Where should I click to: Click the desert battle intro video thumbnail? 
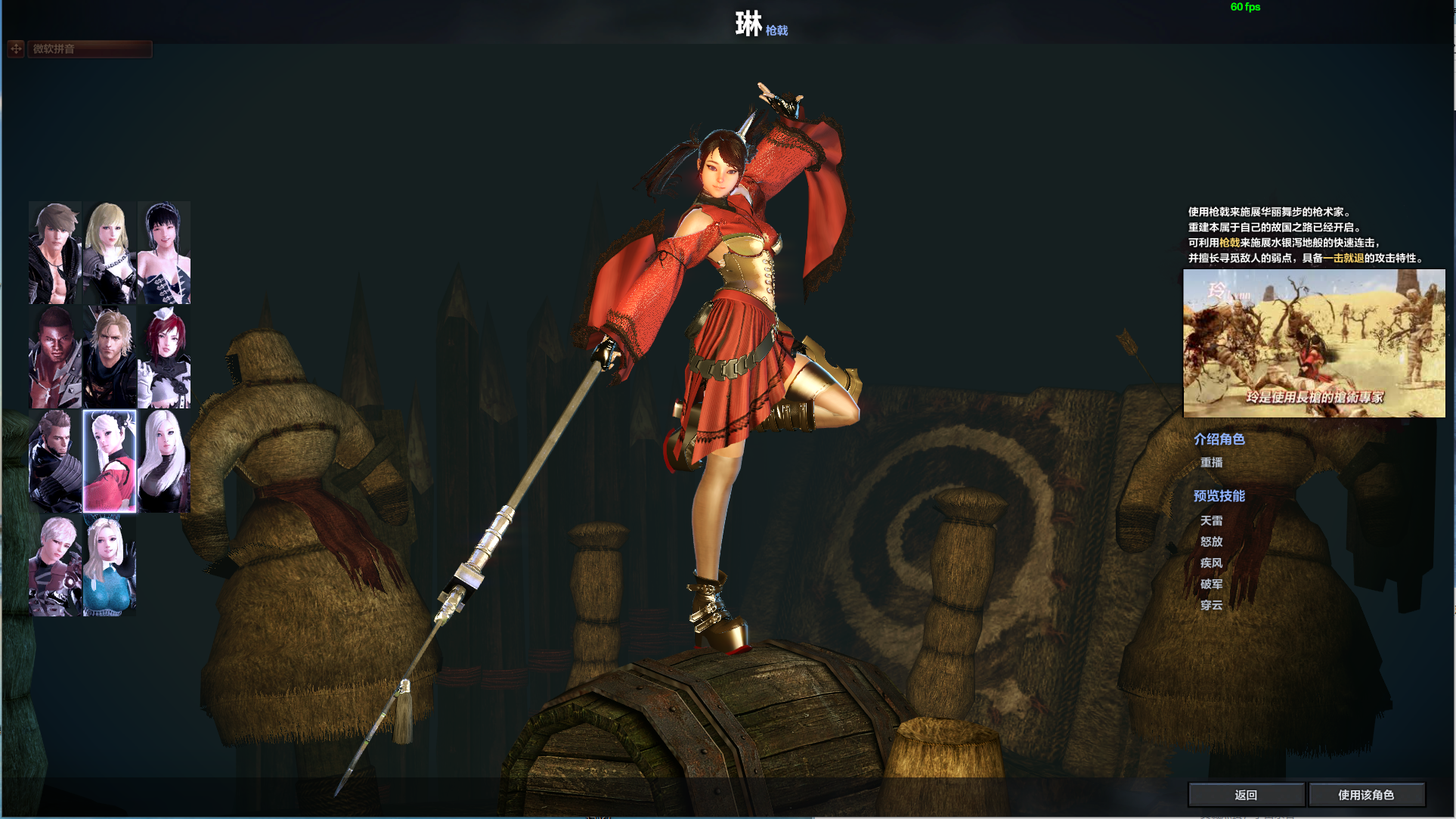(1314, 343)
